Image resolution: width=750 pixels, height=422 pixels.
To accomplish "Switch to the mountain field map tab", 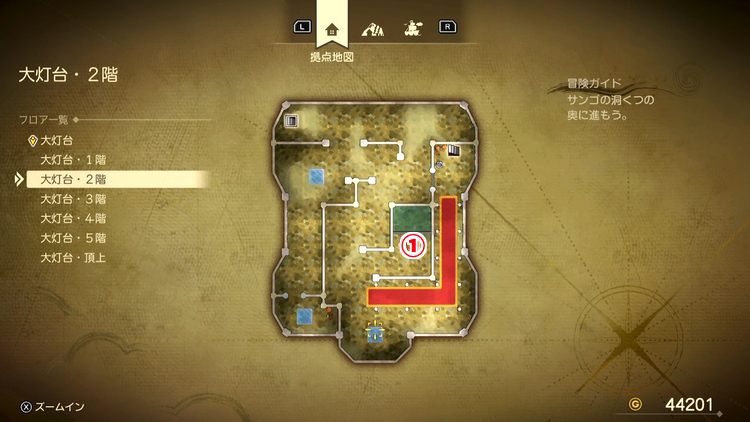I will (372, 28).
